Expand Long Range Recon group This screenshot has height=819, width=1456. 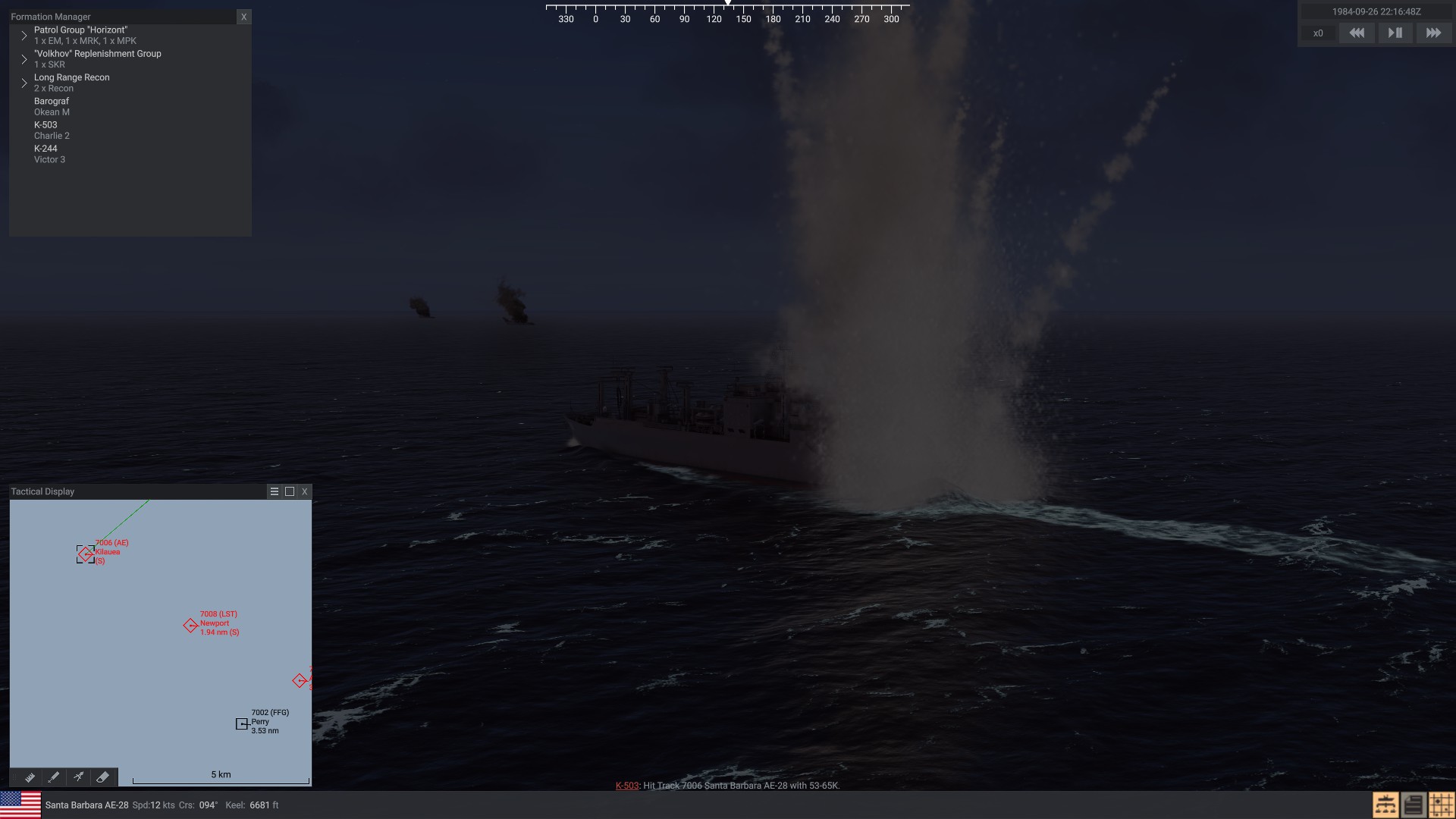(x=24, y=83)
